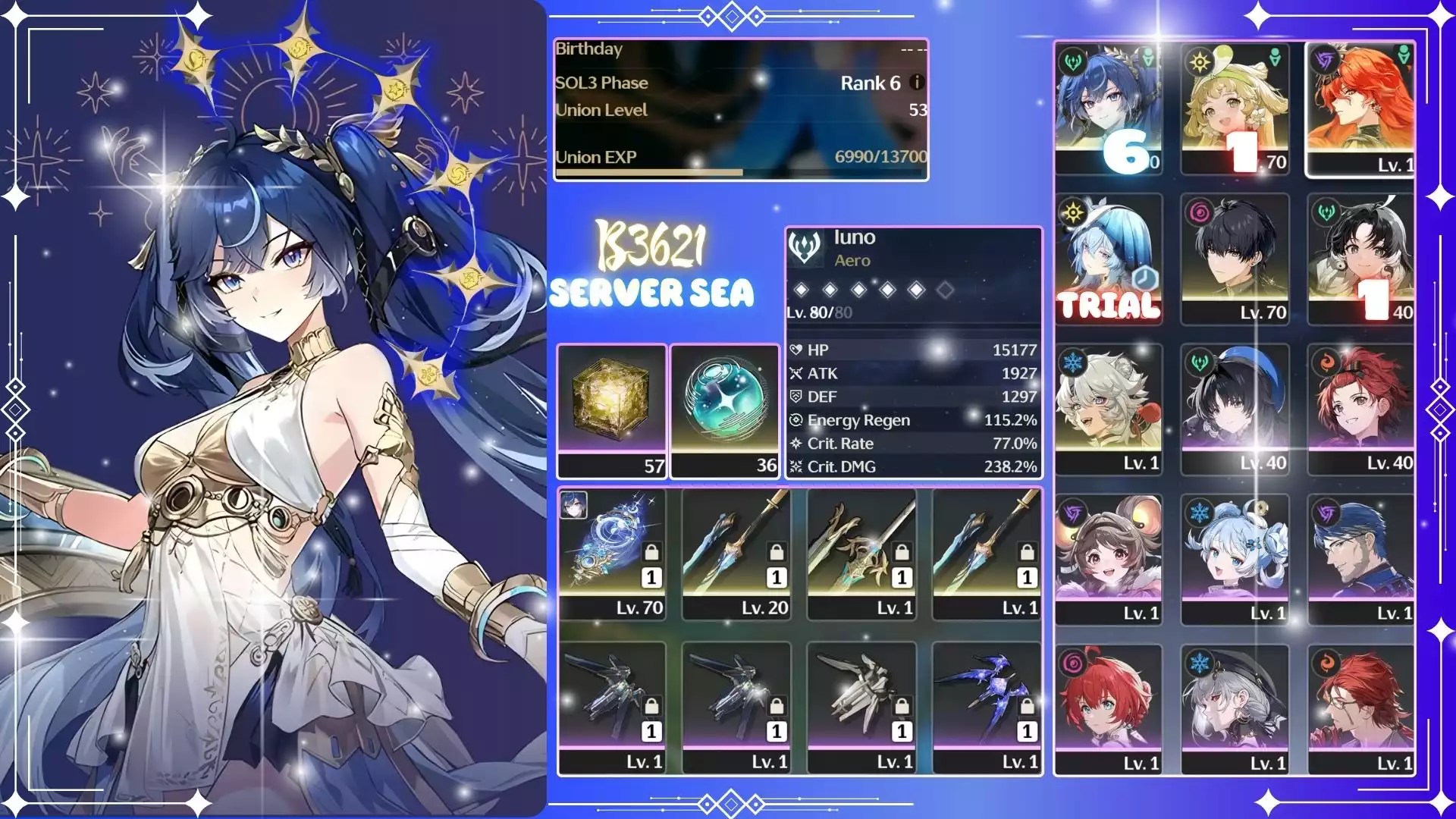Select the Lv. 70 weapon equipped by Iuno
Screen dimensions: 1456x819
(x=613, y=554)
